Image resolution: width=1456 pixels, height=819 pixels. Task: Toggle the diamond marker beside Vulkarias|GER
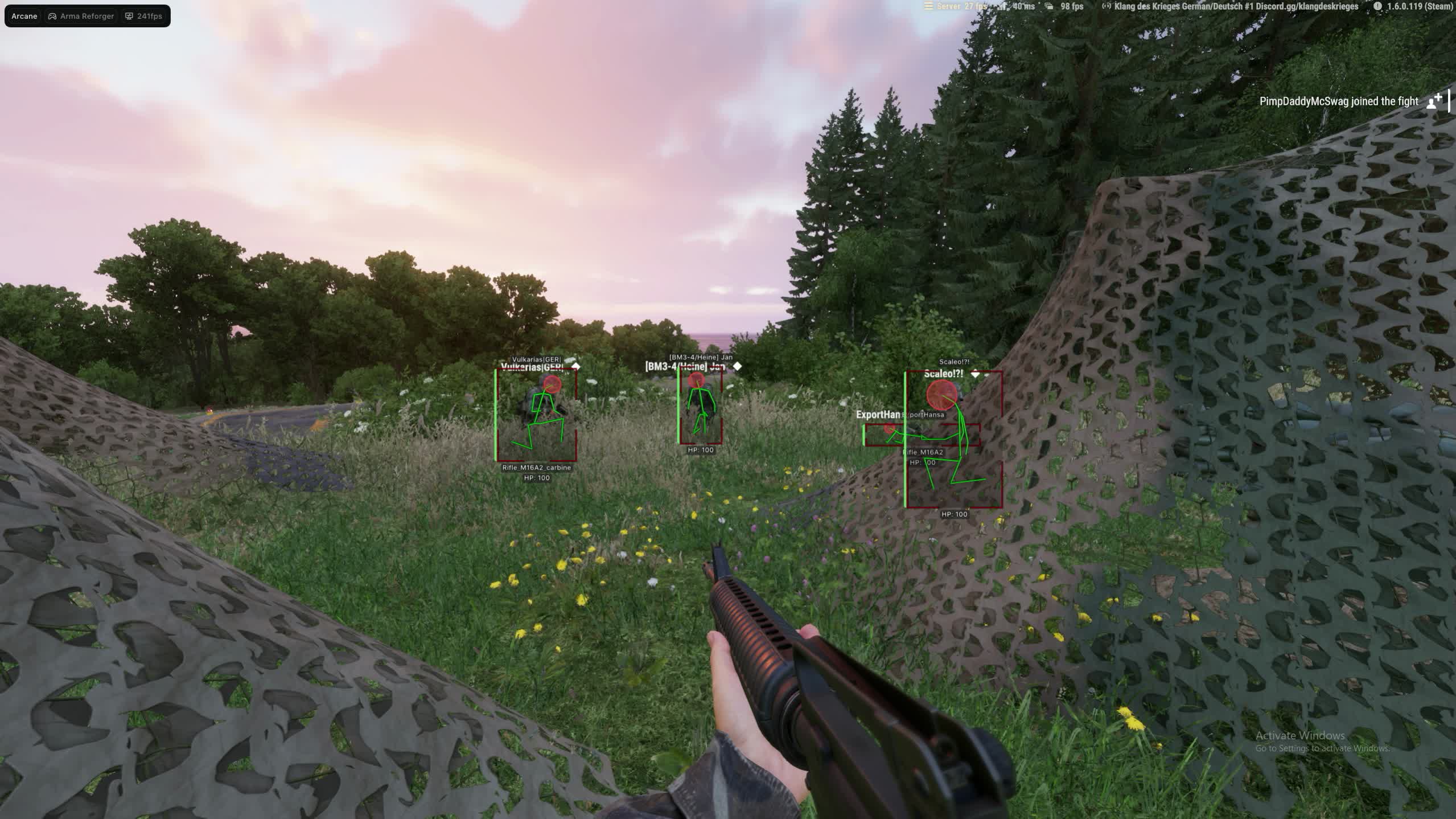(575, 367)
